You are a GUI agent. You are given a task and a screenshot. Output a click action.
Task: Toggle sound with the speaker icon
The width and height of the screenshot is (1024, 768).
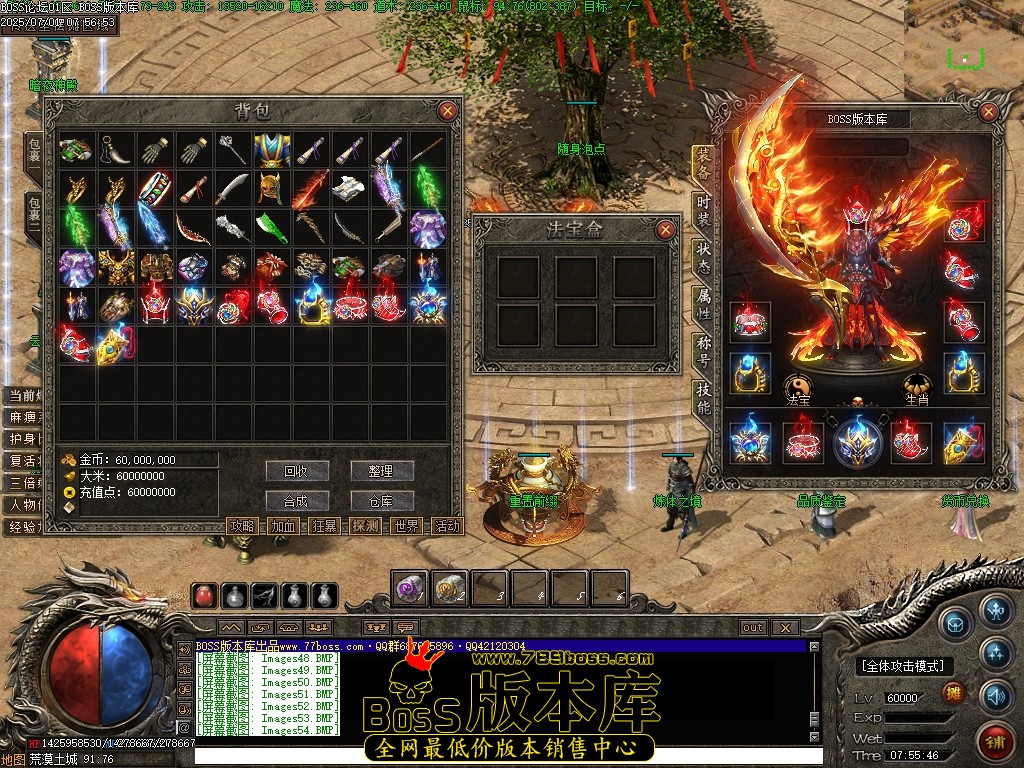995,695
